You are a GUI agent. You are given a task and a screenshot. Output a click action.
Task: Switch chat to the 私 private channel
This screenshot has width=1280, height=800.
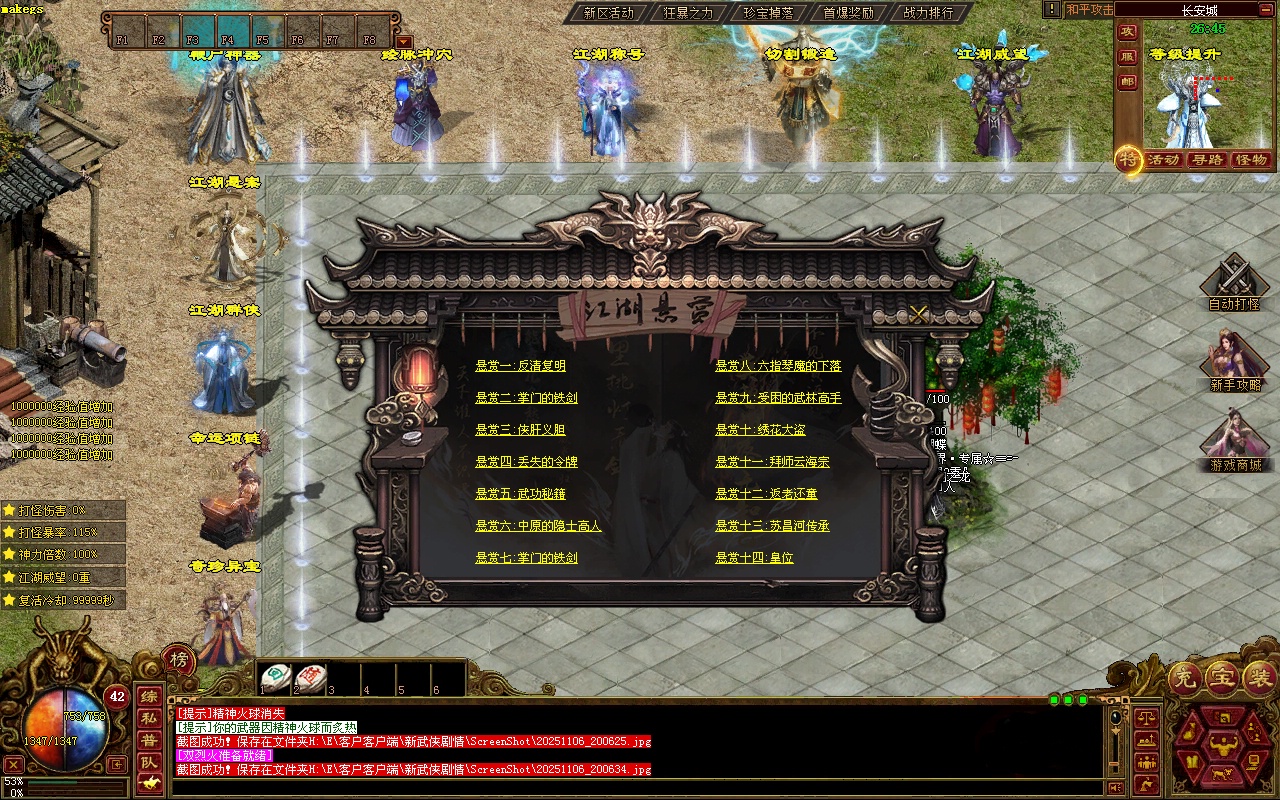coord(148,718)
